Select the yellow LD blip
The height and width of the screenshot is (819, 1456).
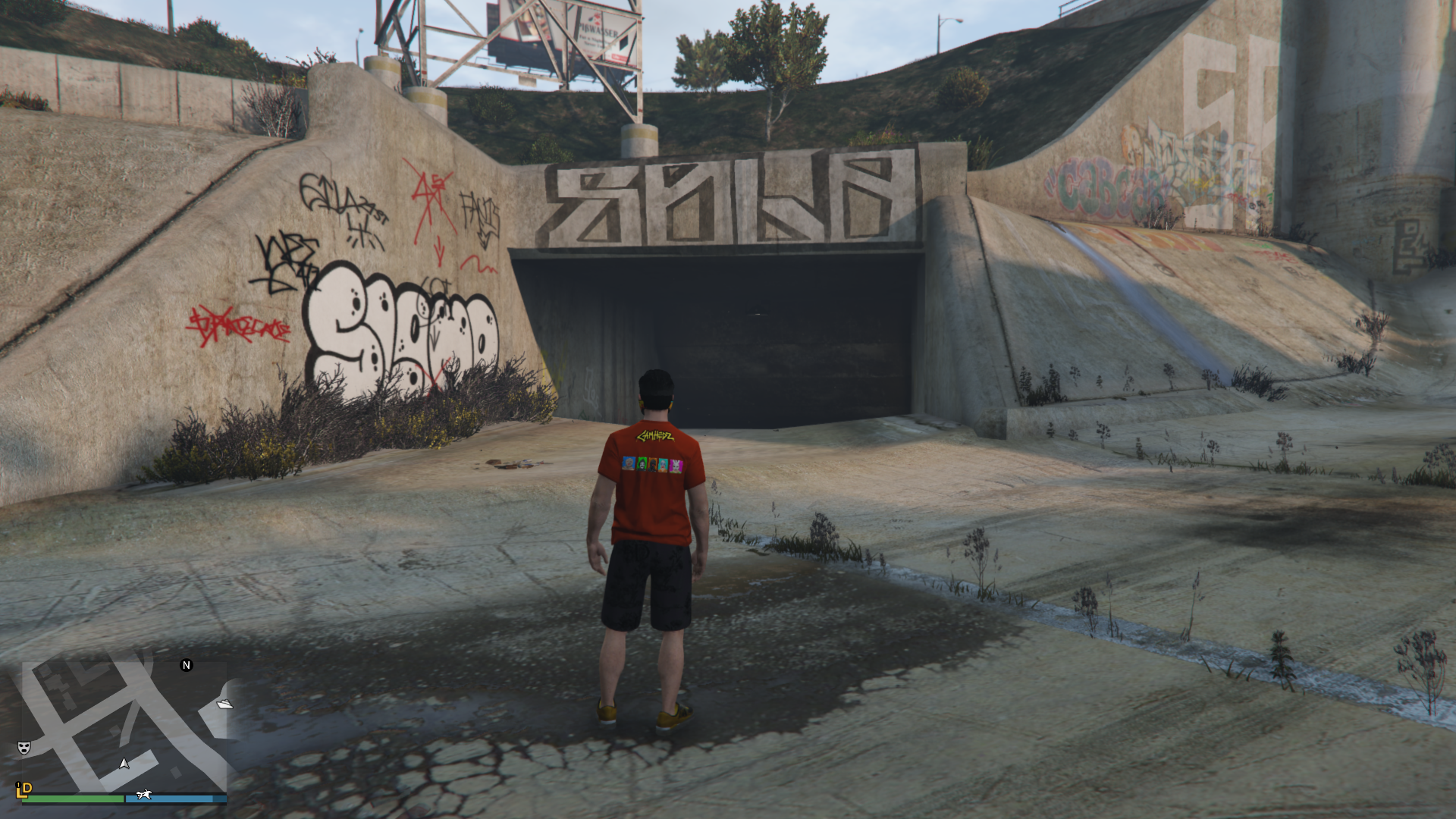(x=24, y=789)
